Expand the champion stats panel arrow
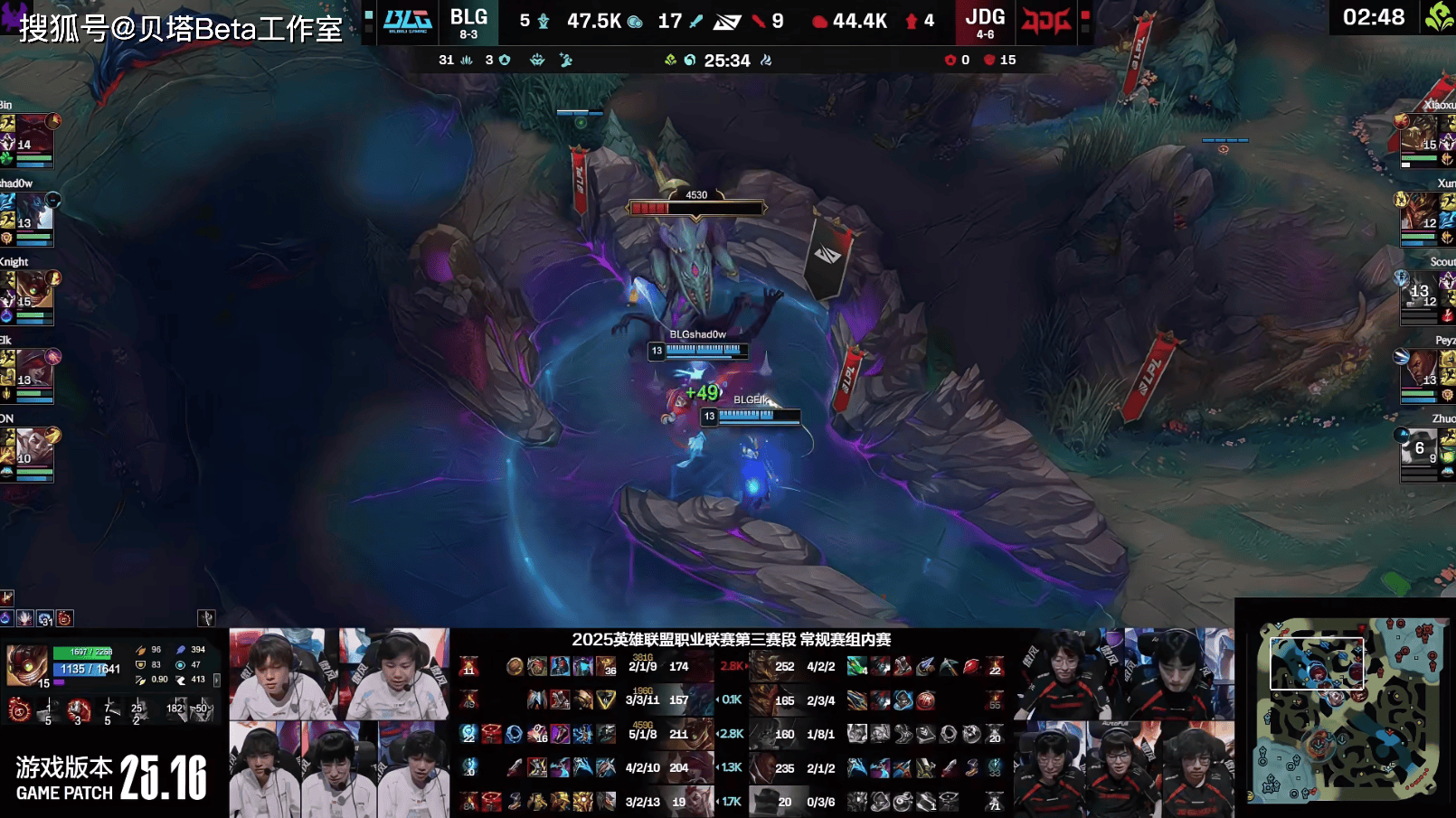Image resolution: width=1456 pixels, height=818 pixels. pos(216,680)
